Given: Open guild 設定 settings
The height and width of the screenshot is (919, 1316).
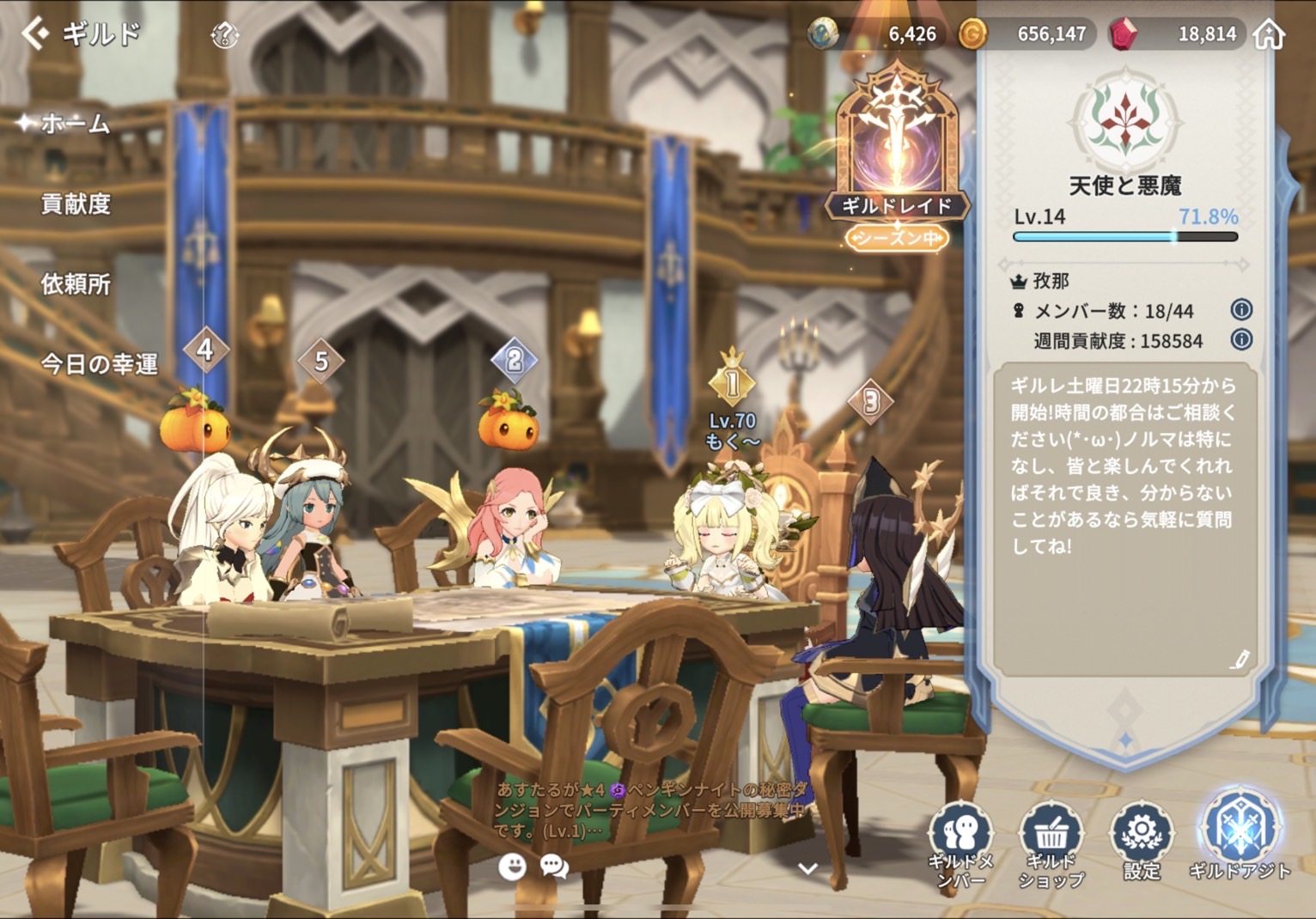Looking at the screenshot, I should click(x=1142, y=842).
